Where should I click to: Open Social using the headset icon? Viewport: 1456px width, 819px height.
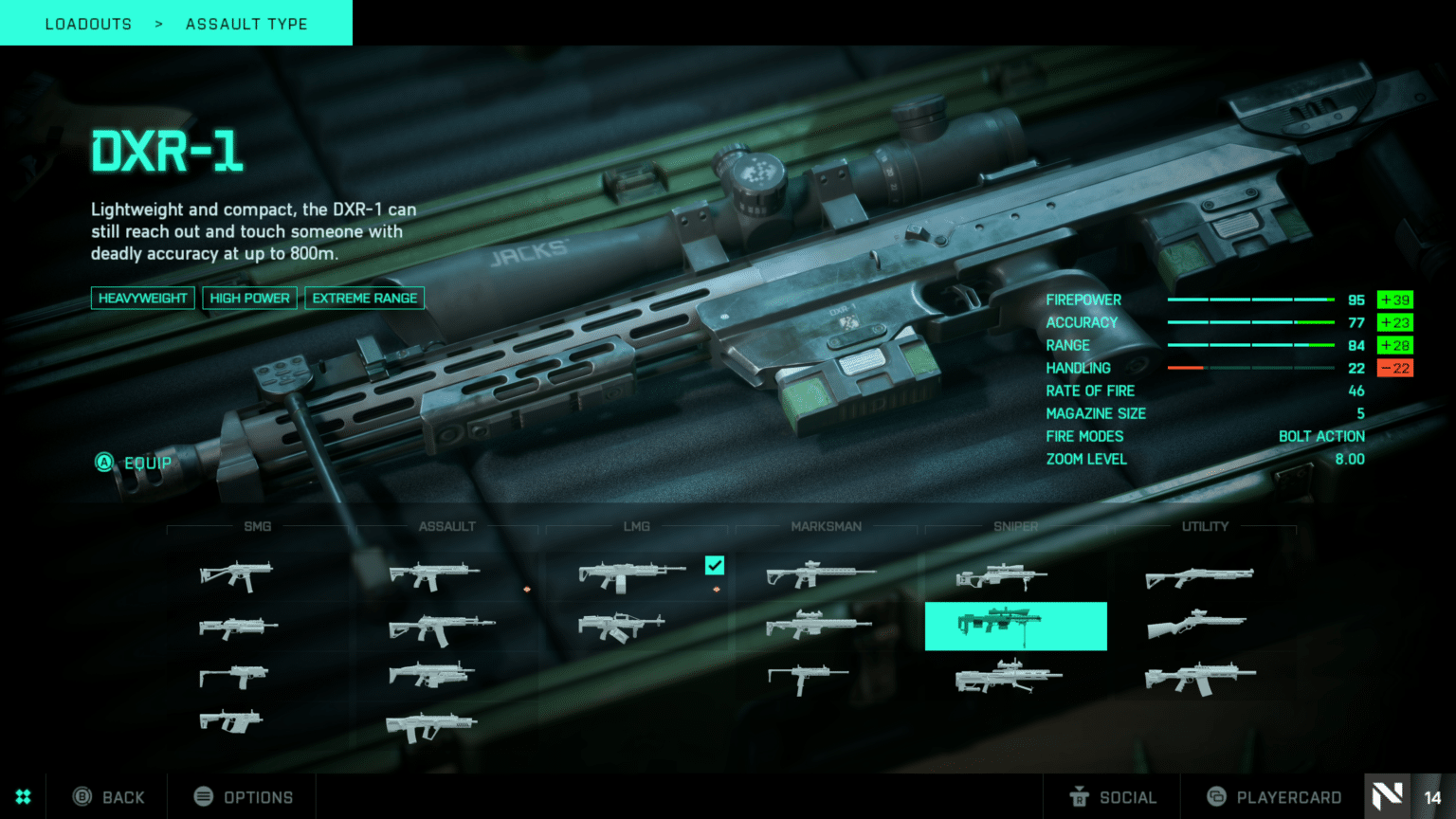(1081, 796)
